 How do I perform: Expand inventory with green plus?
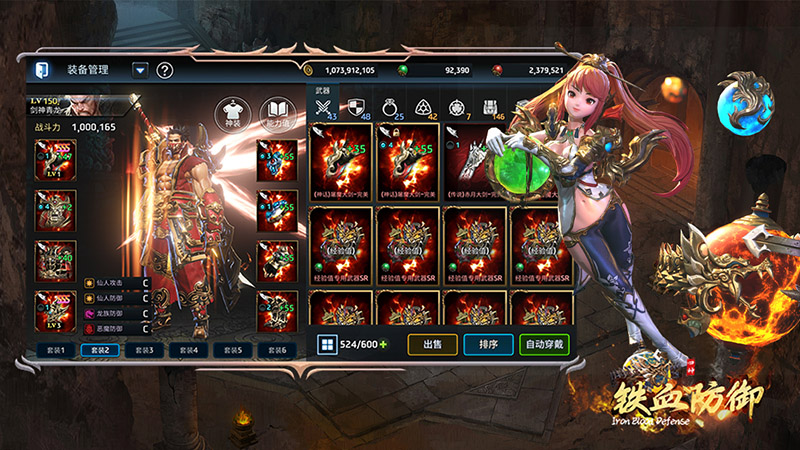coord(382,344)
